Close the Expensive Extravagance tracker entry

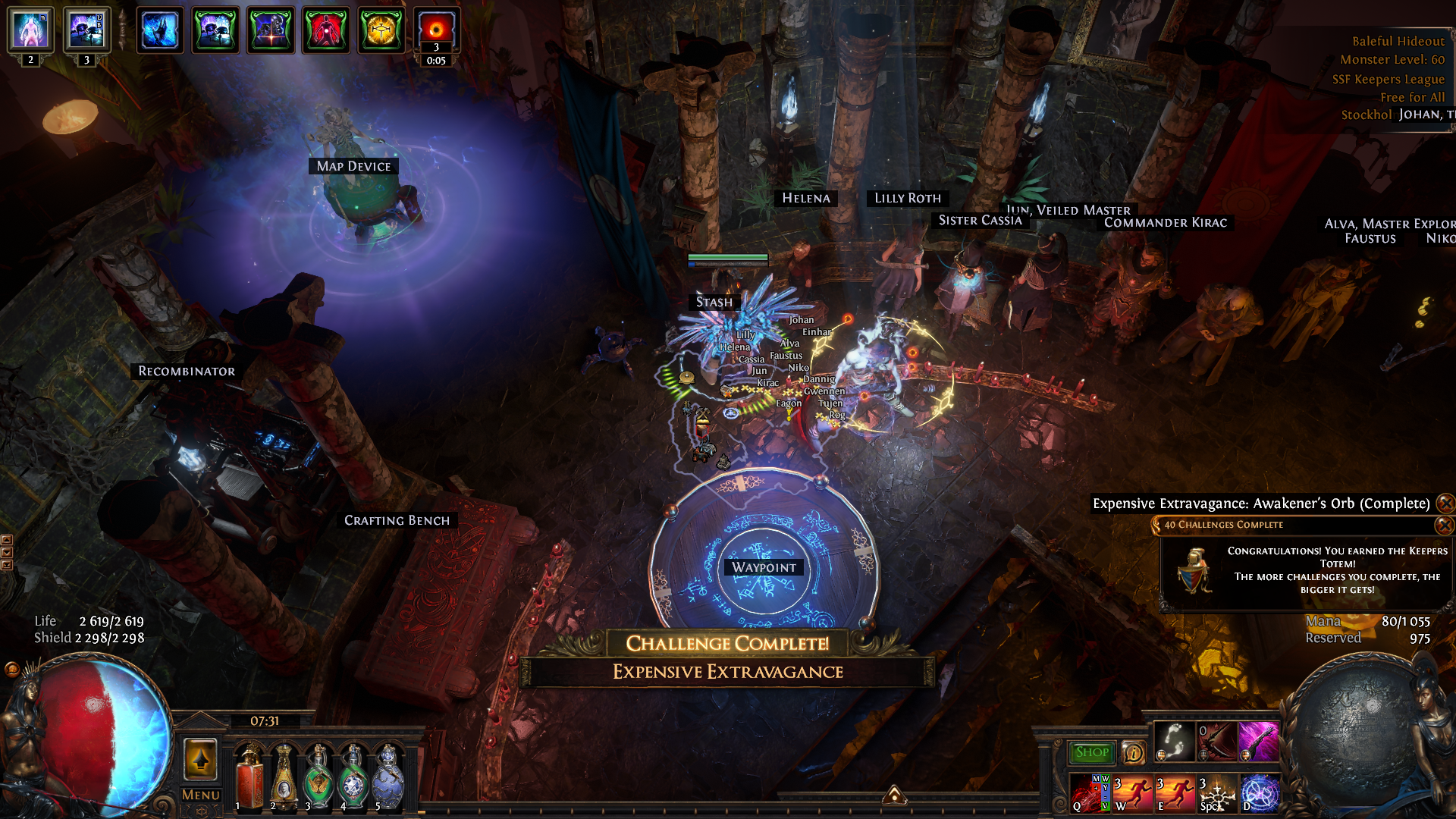1445,504
